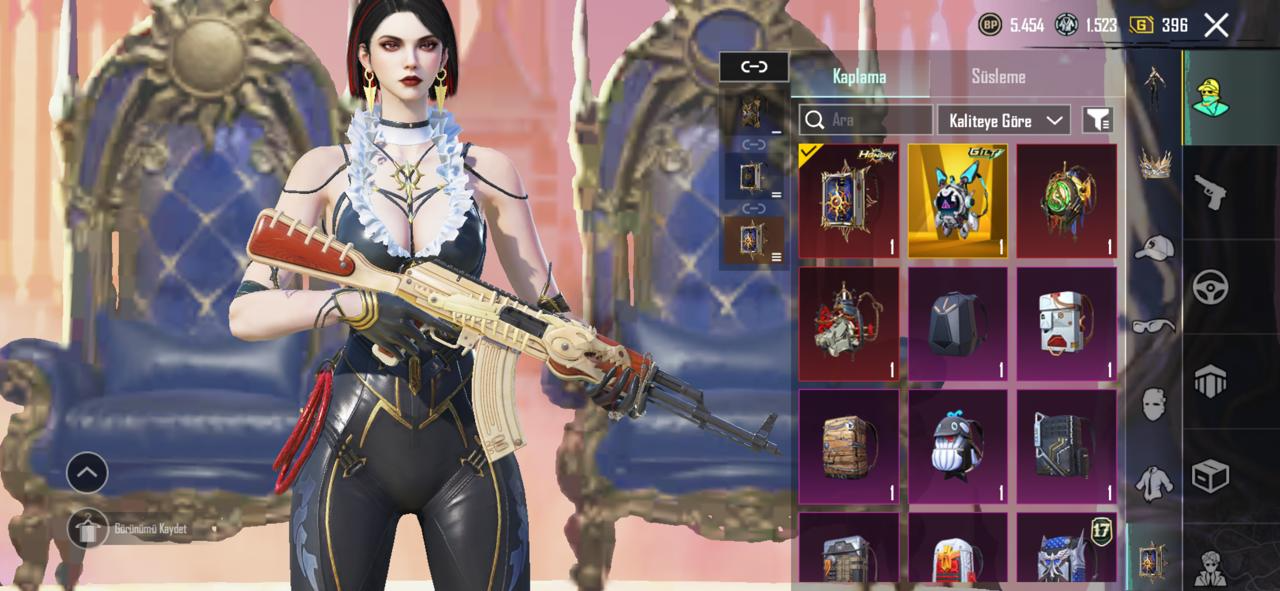This screenshot has height=591, width=1280.
Task: Pick the whale-shaped backpack skin
Action: click(x=957, y=446)
